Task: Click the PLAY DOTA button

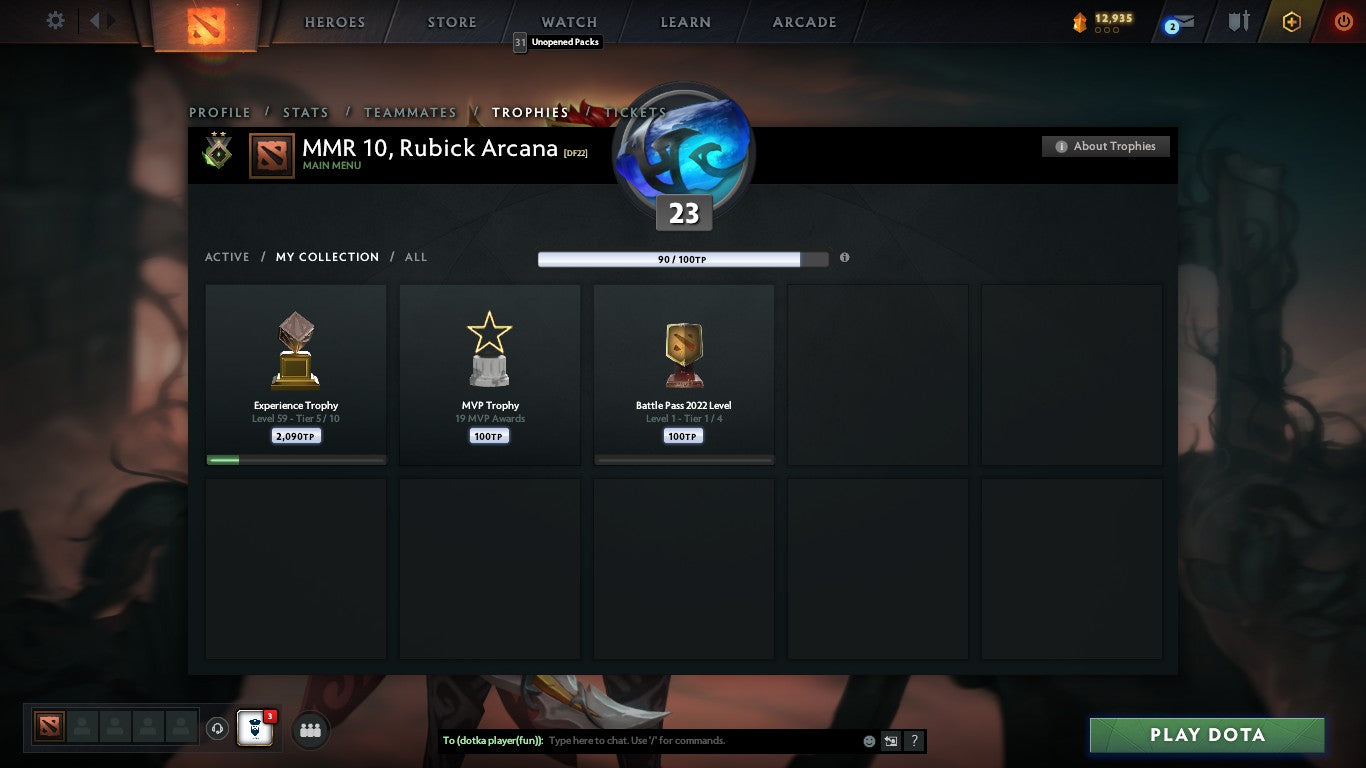Action: (1207, 735)
